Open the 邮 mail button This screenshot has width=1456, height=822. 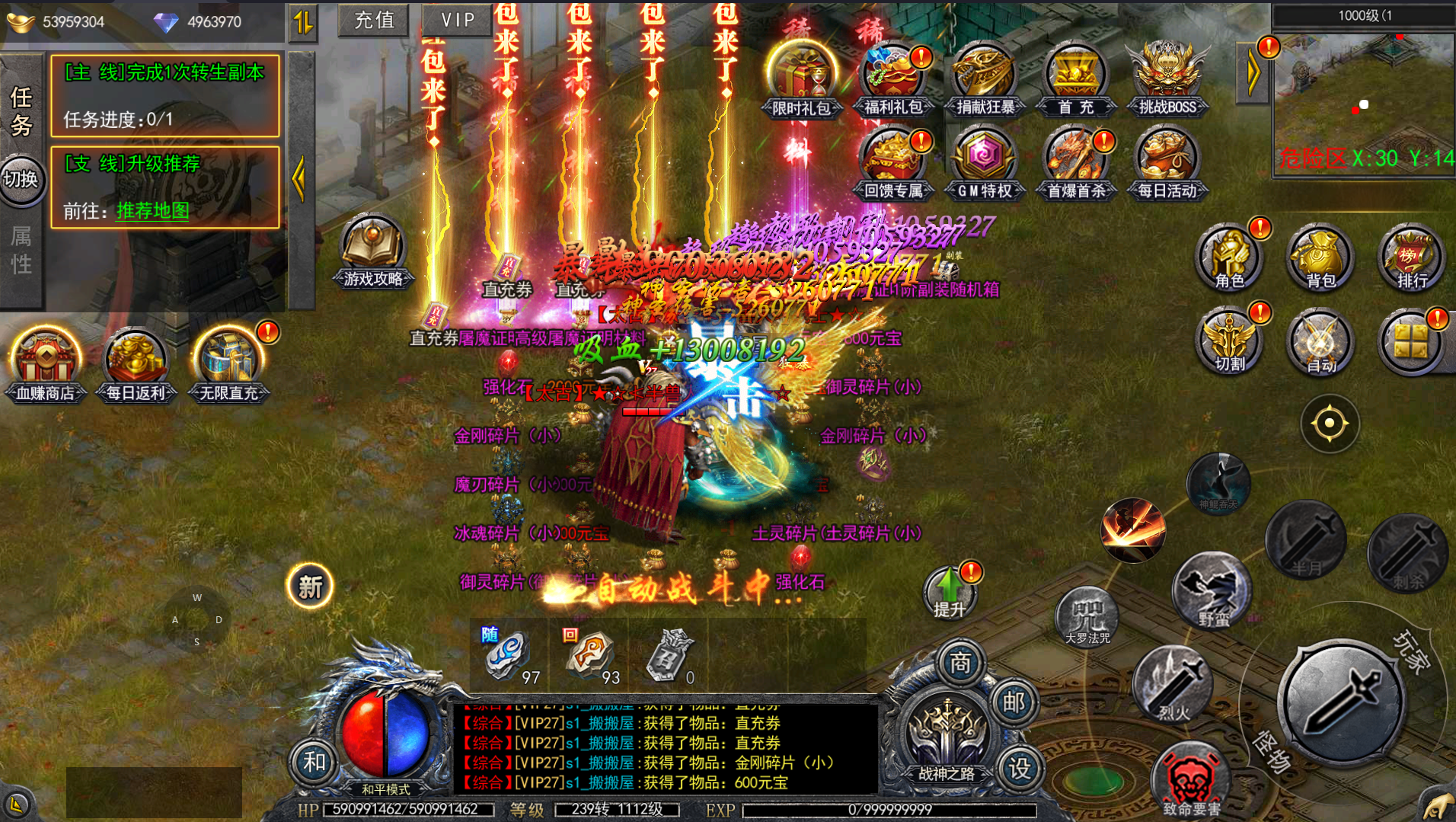click(1014, 702)
